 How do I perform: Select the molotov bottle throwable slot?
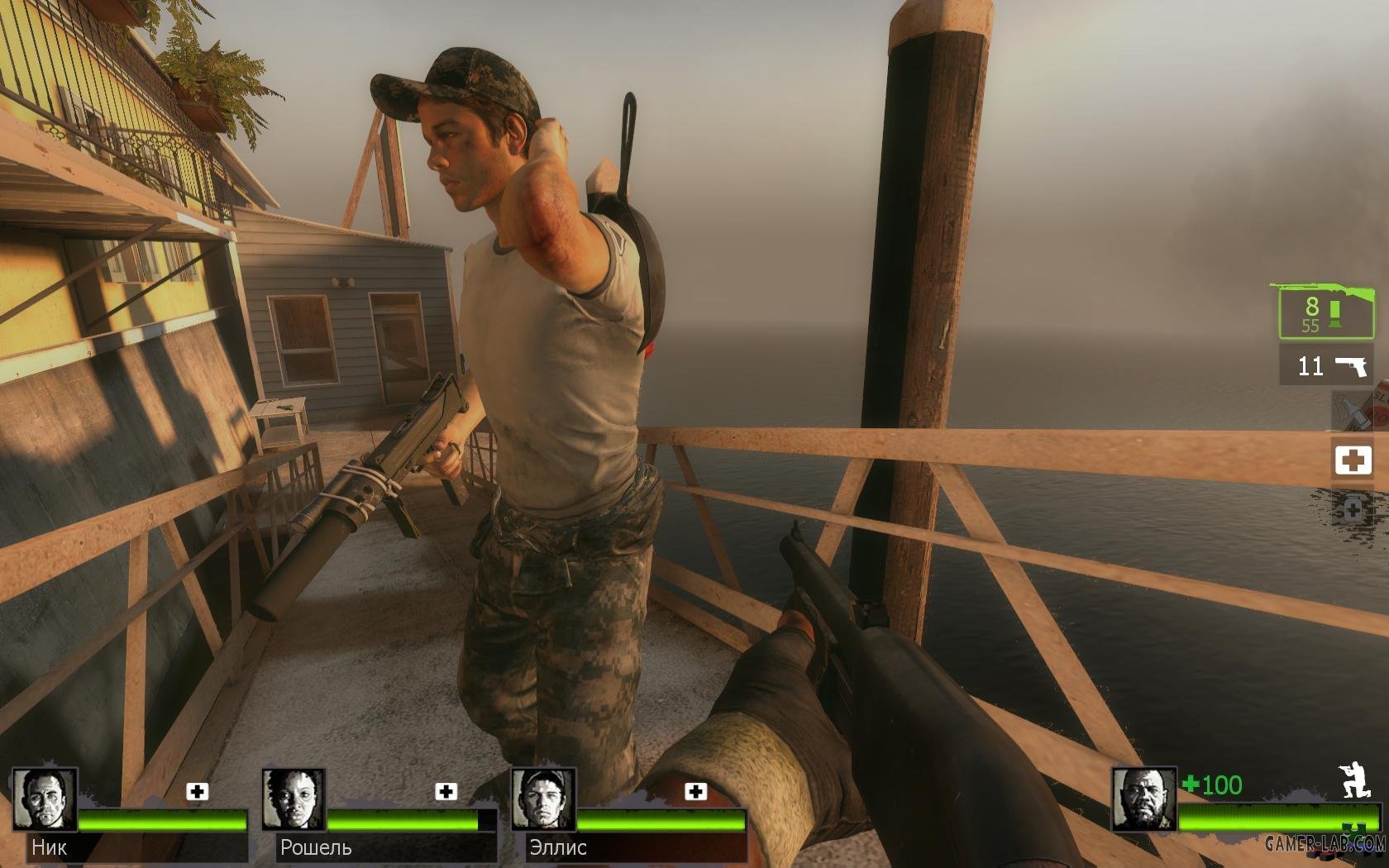coord(1352,410)
